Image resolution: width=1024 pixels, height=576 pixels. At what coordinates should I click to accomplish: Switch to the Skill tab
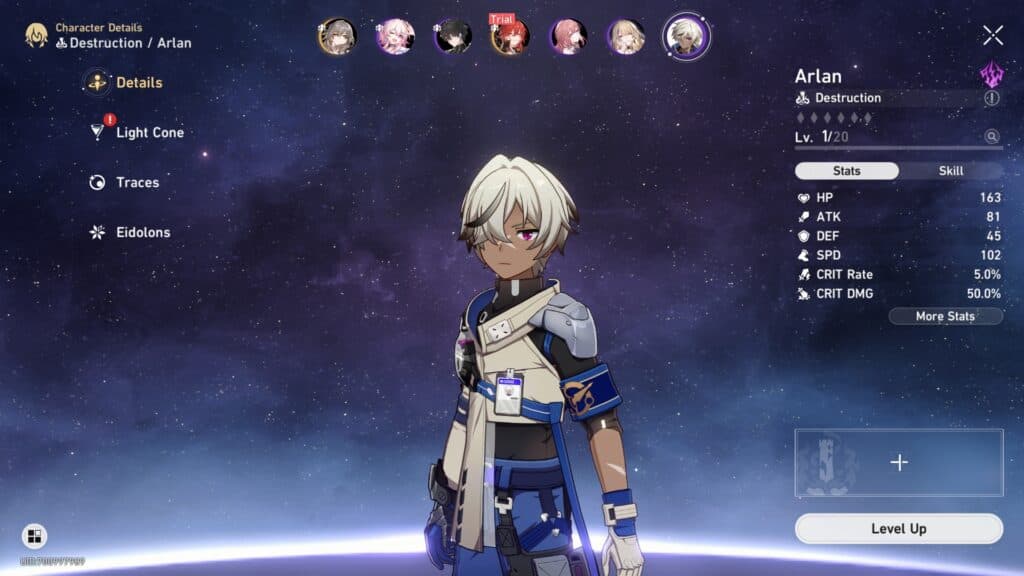(950, 171)
